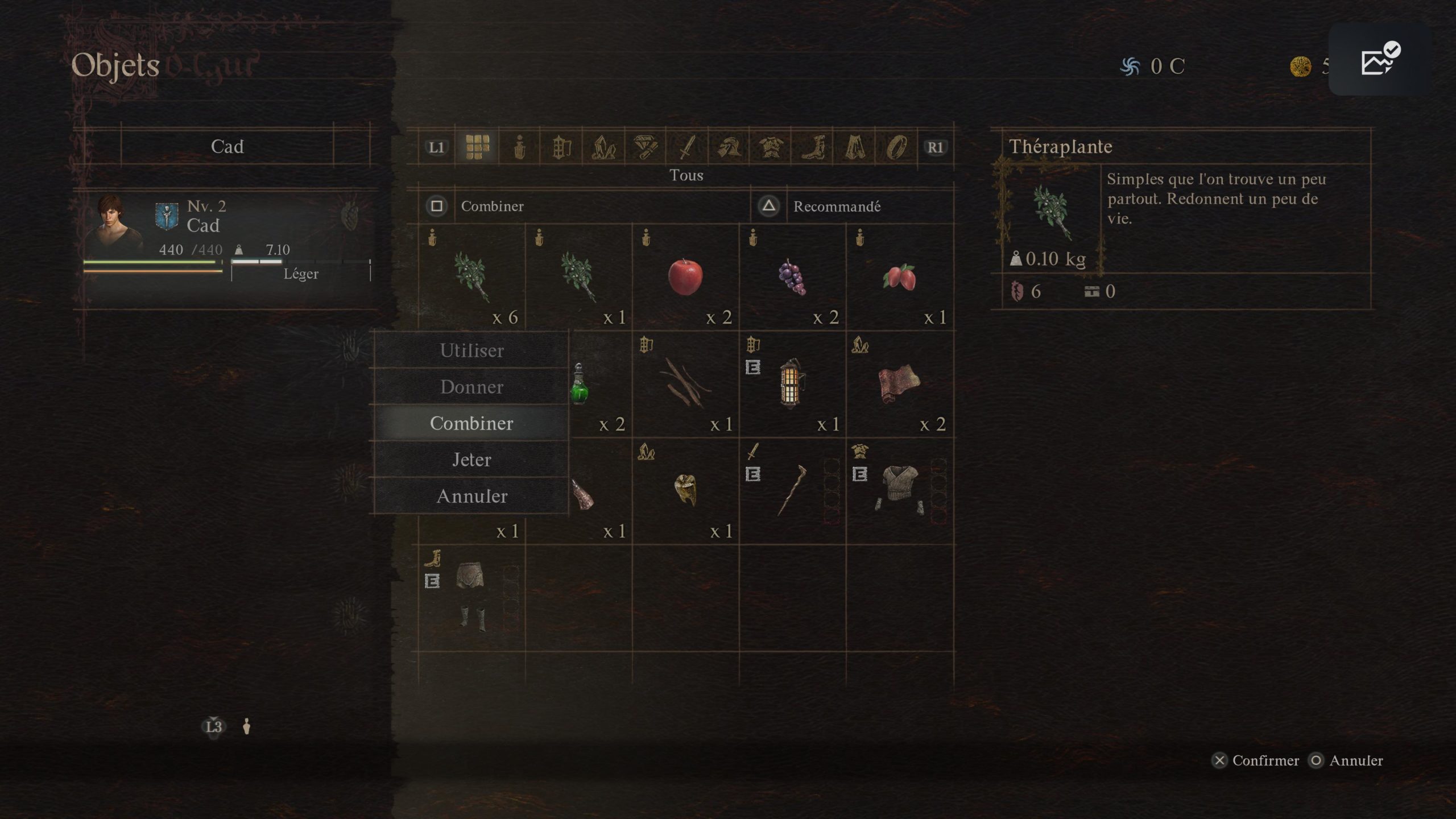This screenshot has width=1456, height=819.
Task: Switch to the sword weapons tab
Action: (x=687, y=147)
